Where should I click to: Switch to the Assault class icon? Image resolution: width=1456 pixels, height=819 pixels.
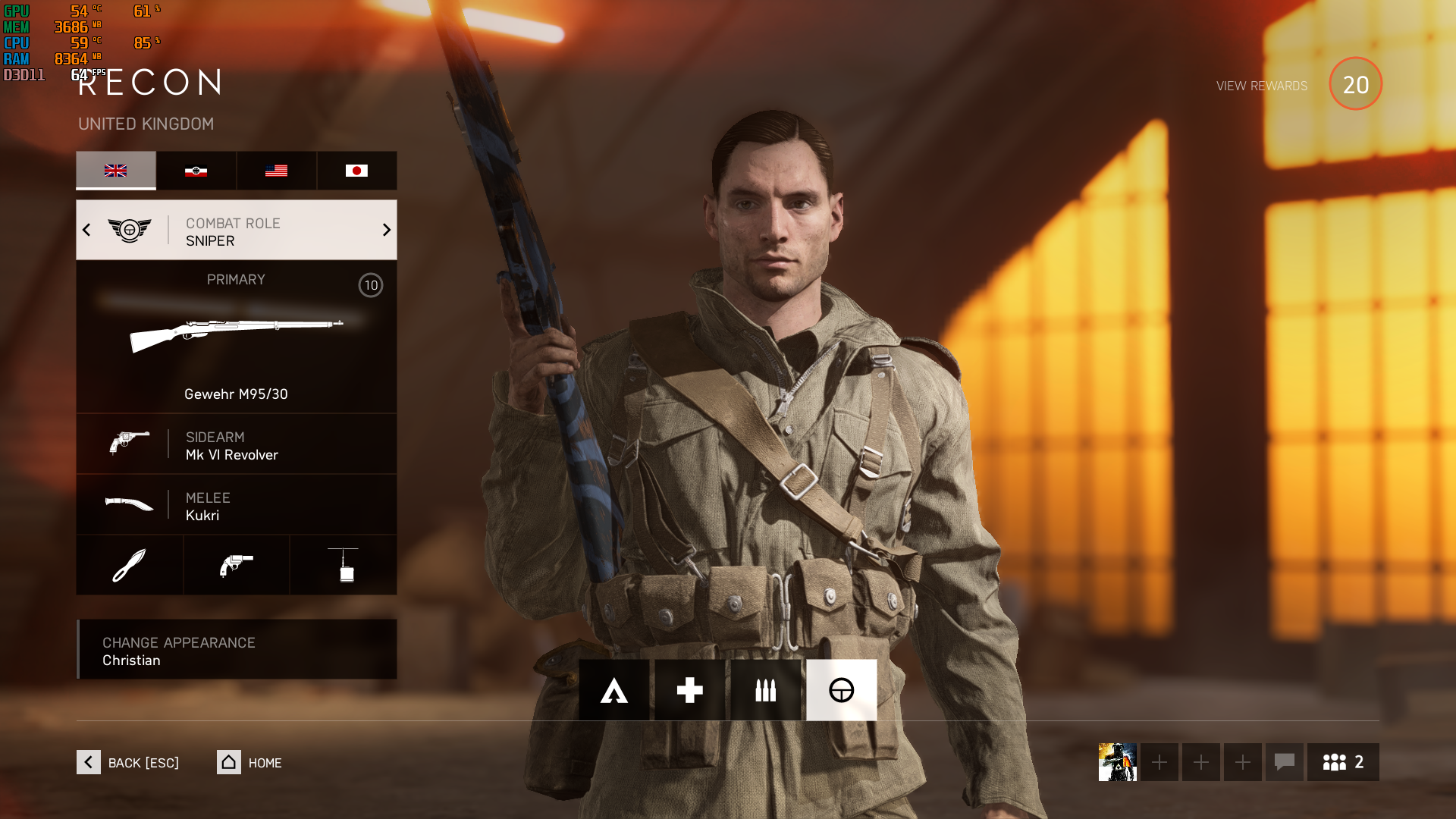point(614,690)
